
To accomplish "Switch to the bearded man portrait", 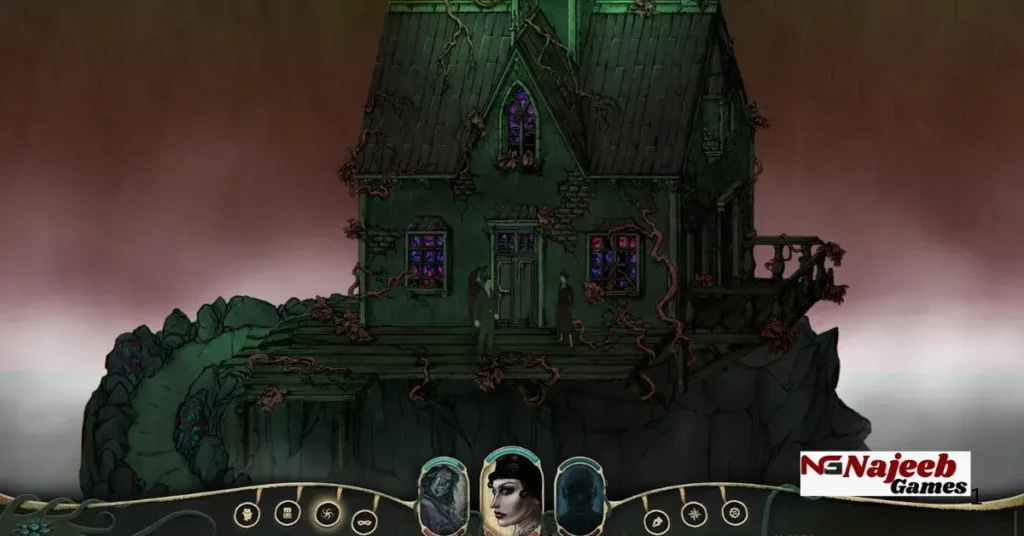I will 442,496.
